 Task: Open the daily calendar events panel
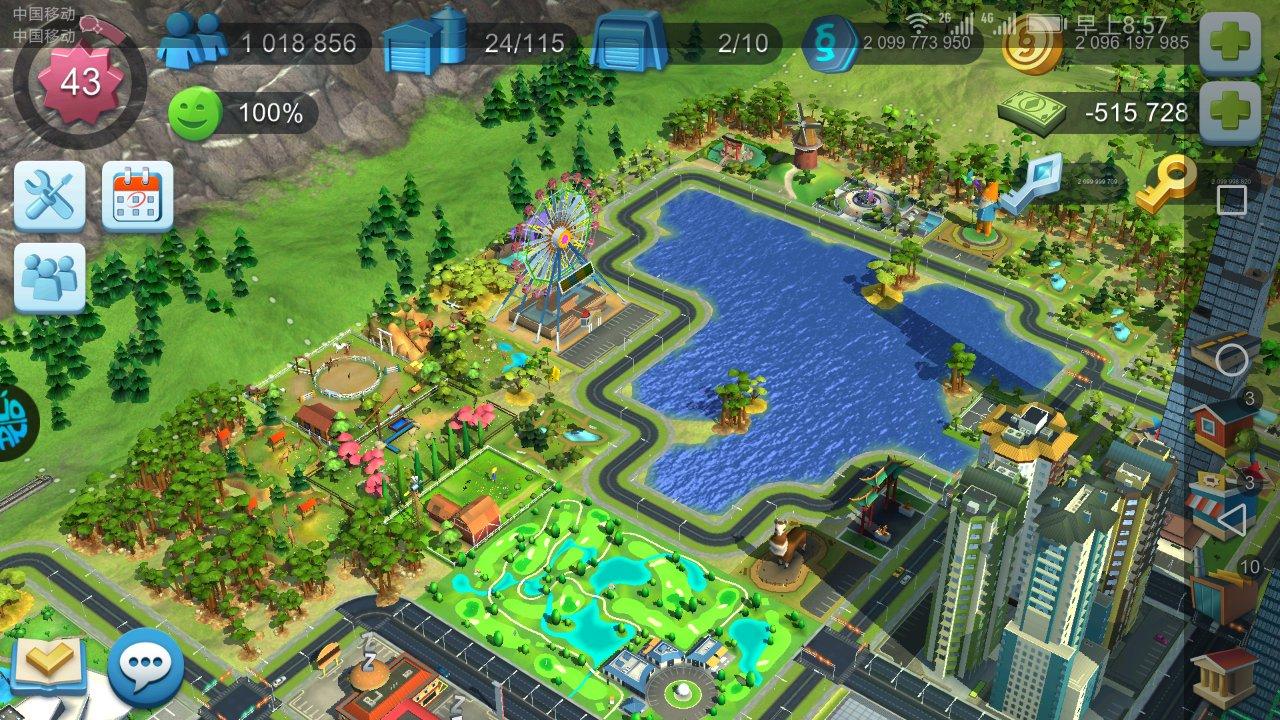(138, 195)
